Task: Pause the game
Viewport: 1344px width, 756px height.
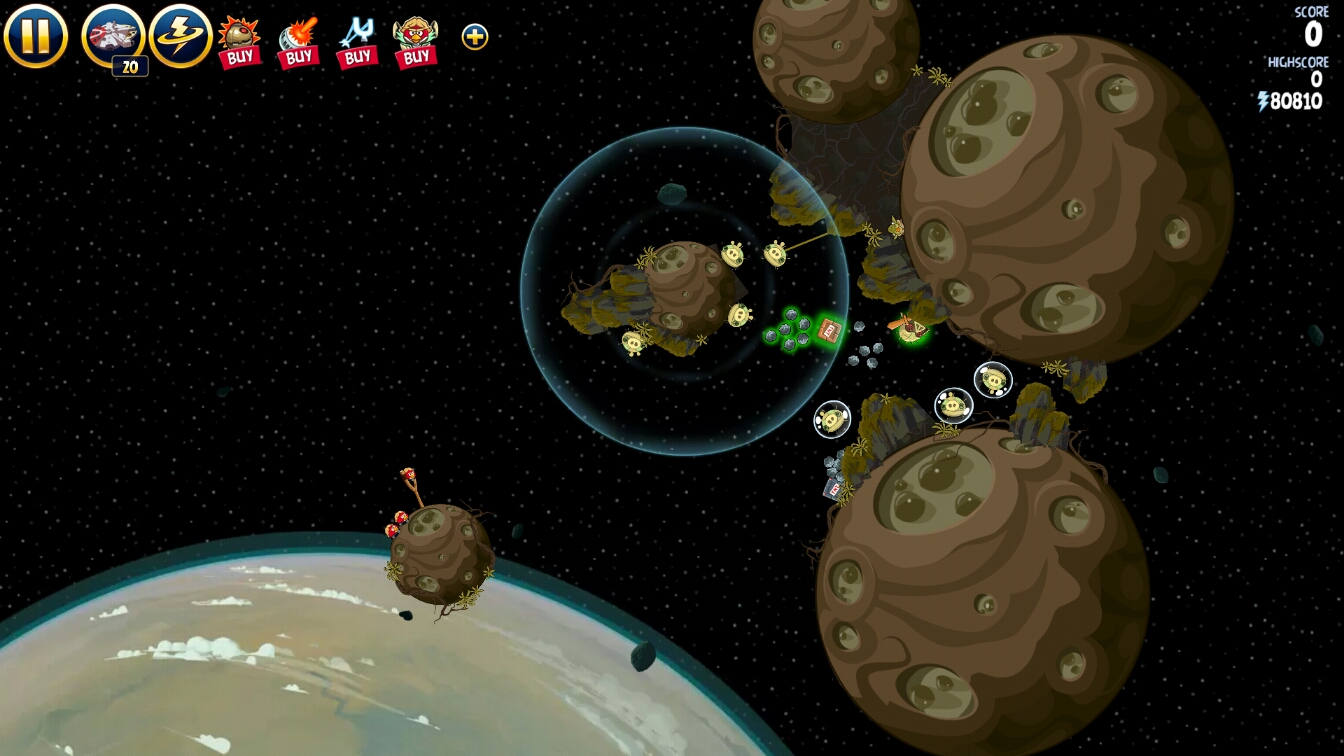Action: 36,36
